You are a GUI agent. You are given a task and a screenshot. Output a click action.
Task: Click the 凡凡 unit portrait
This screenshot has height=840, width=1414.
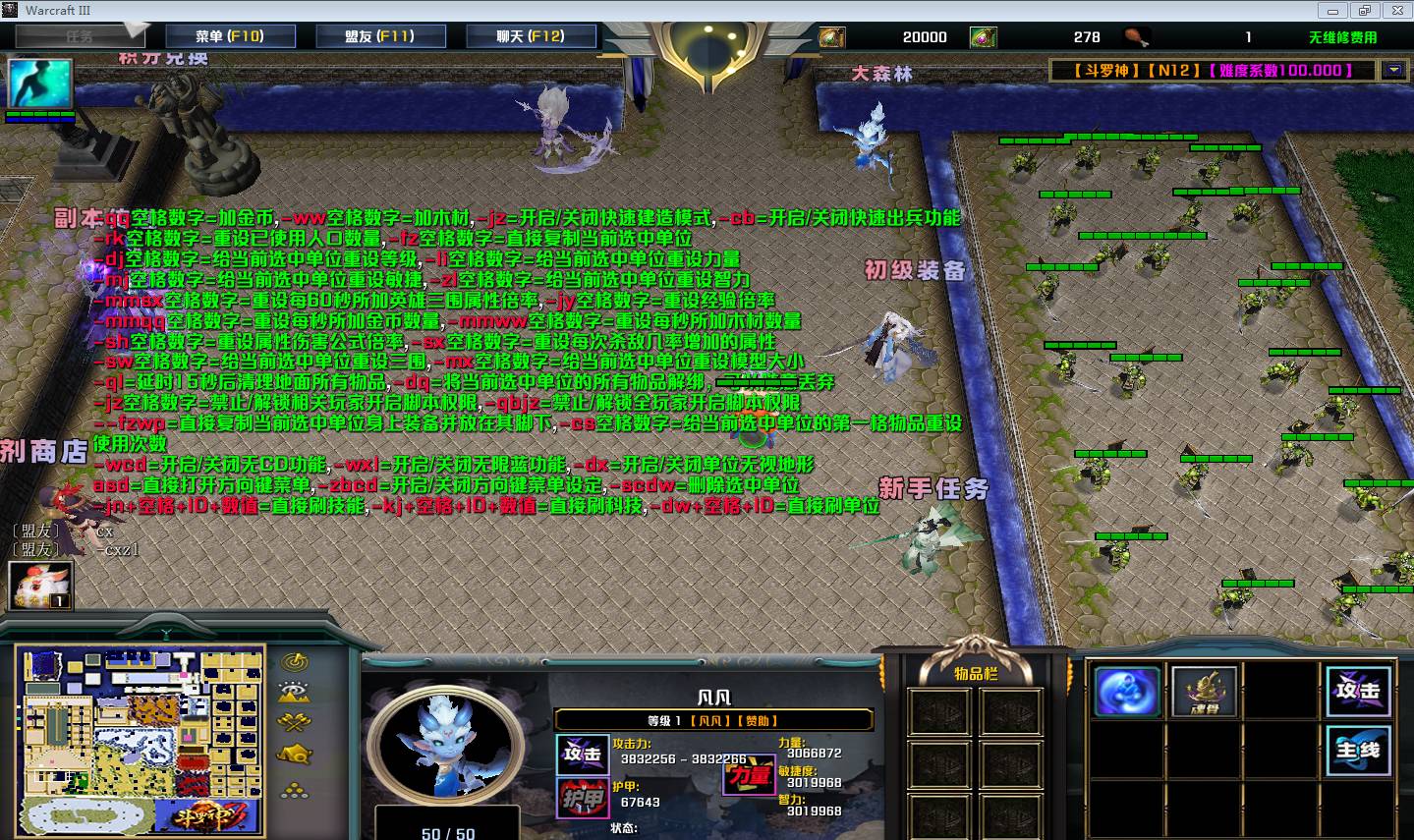pos(448,751)
